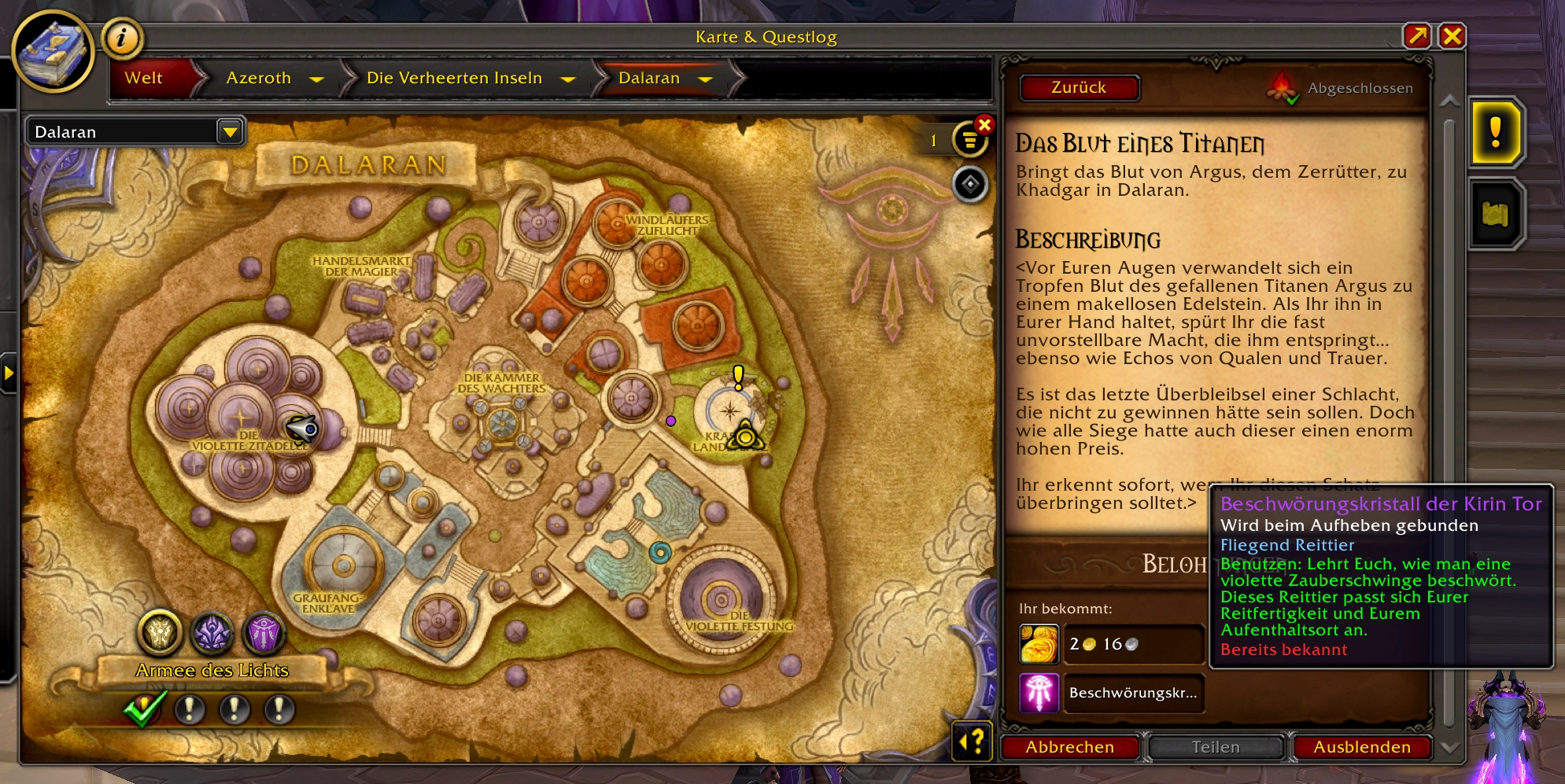Click the Zurück button
The width and height of the screenshot is (1565, 784).
[x=1079, y=87]
